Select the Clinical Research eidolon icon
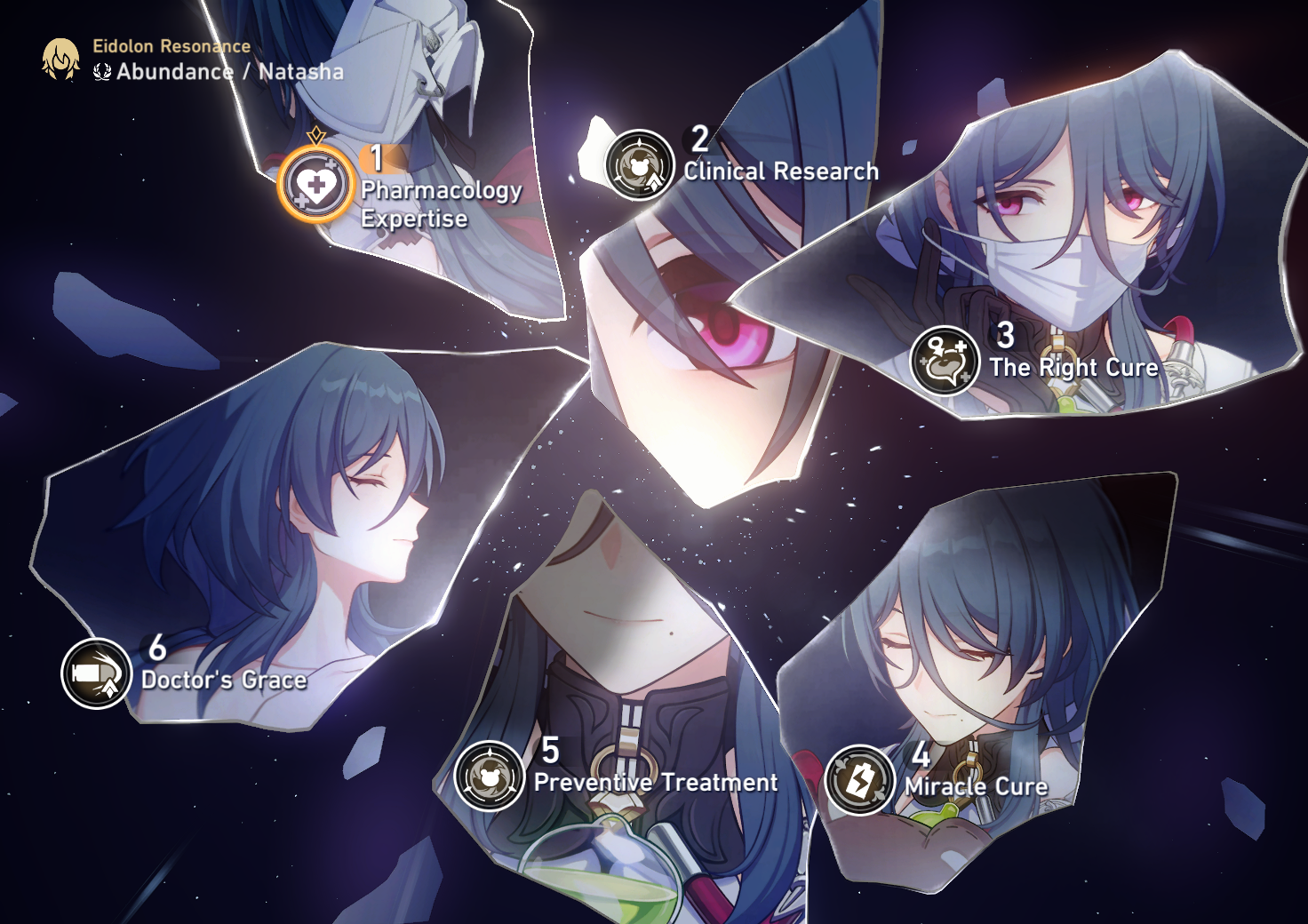Viewport: 1308px width, 924px height. [638, 167]
